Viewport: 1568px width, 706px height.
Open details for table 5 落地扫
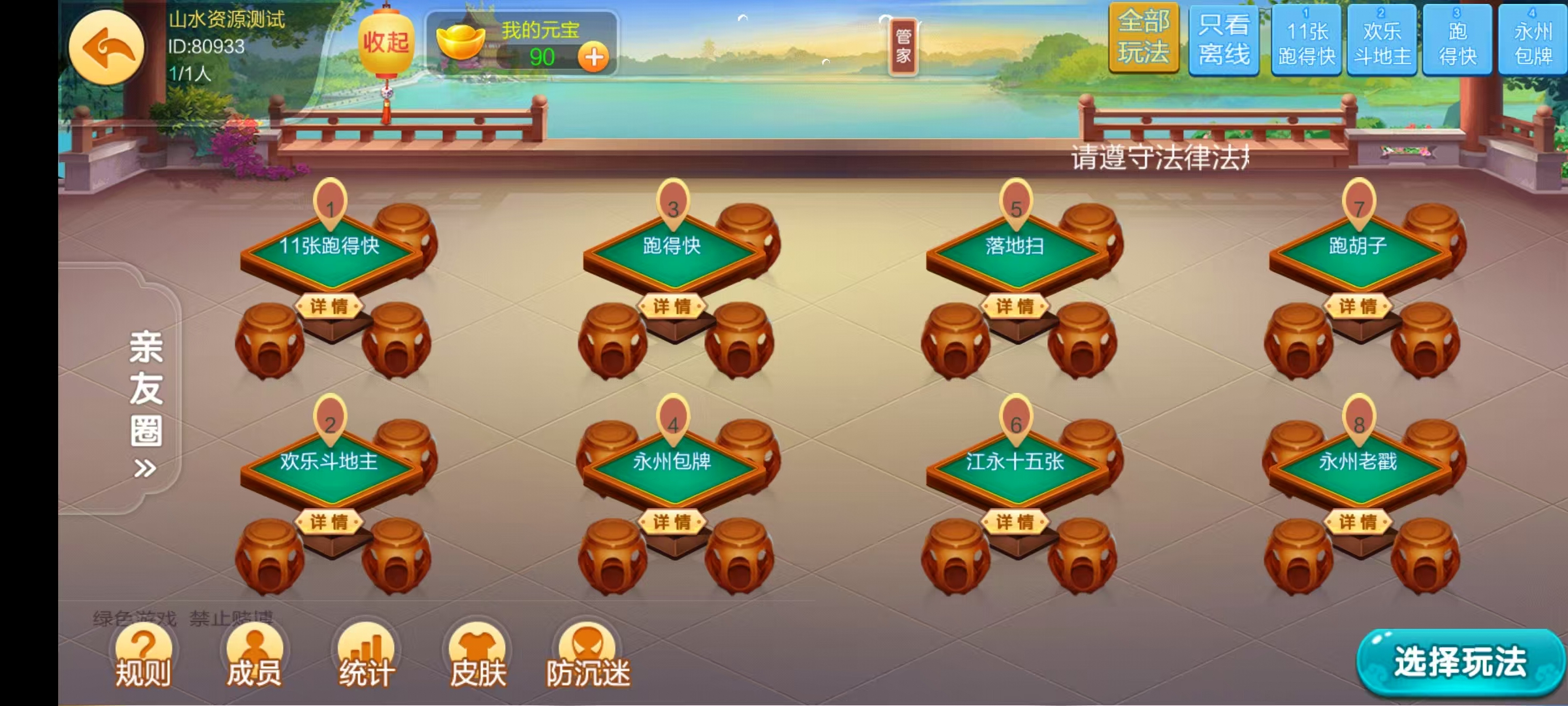click(x=1015, y=305)
